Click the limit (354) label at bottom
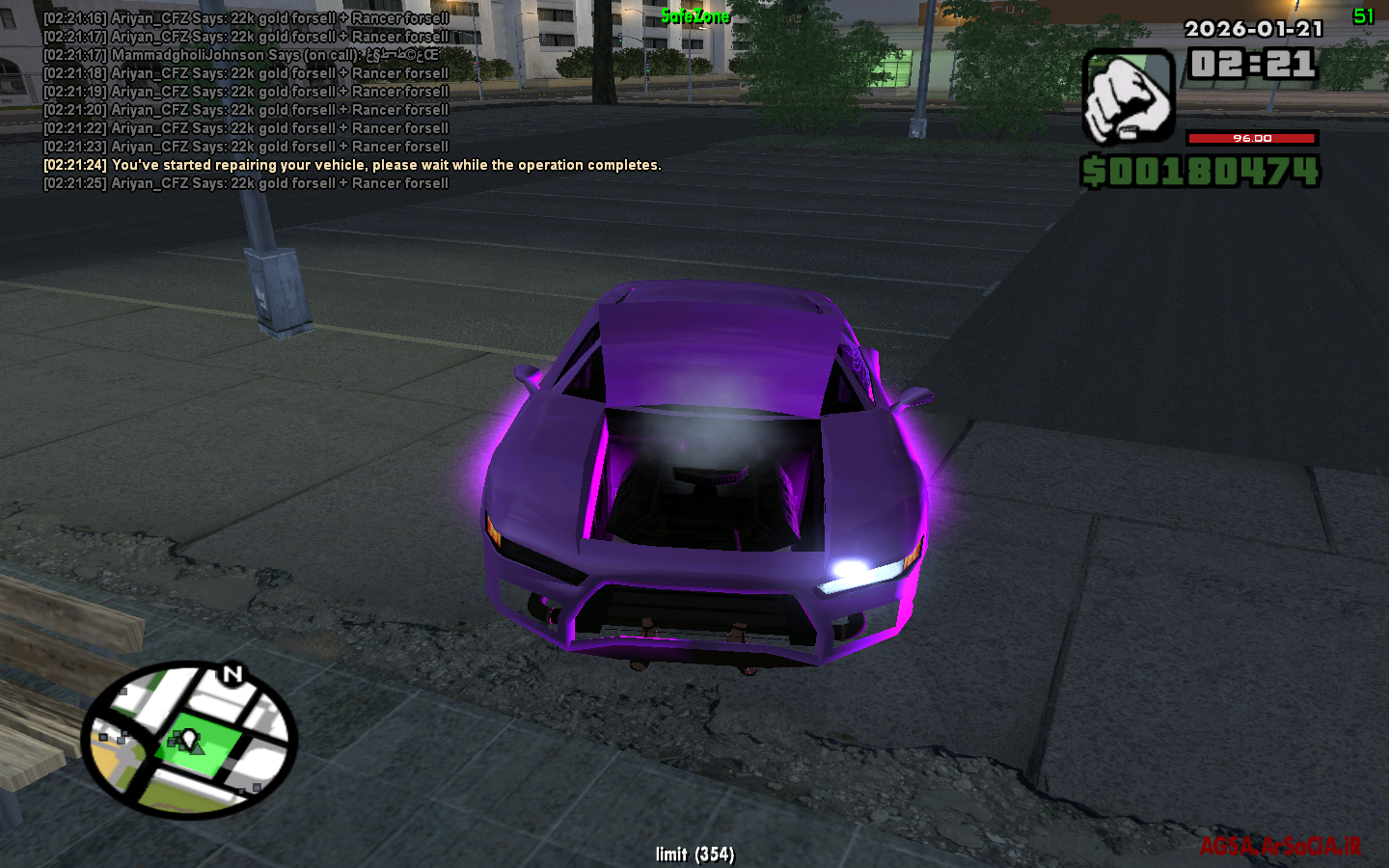This screenshot has width=1389, height=868. tap(694, 854)
